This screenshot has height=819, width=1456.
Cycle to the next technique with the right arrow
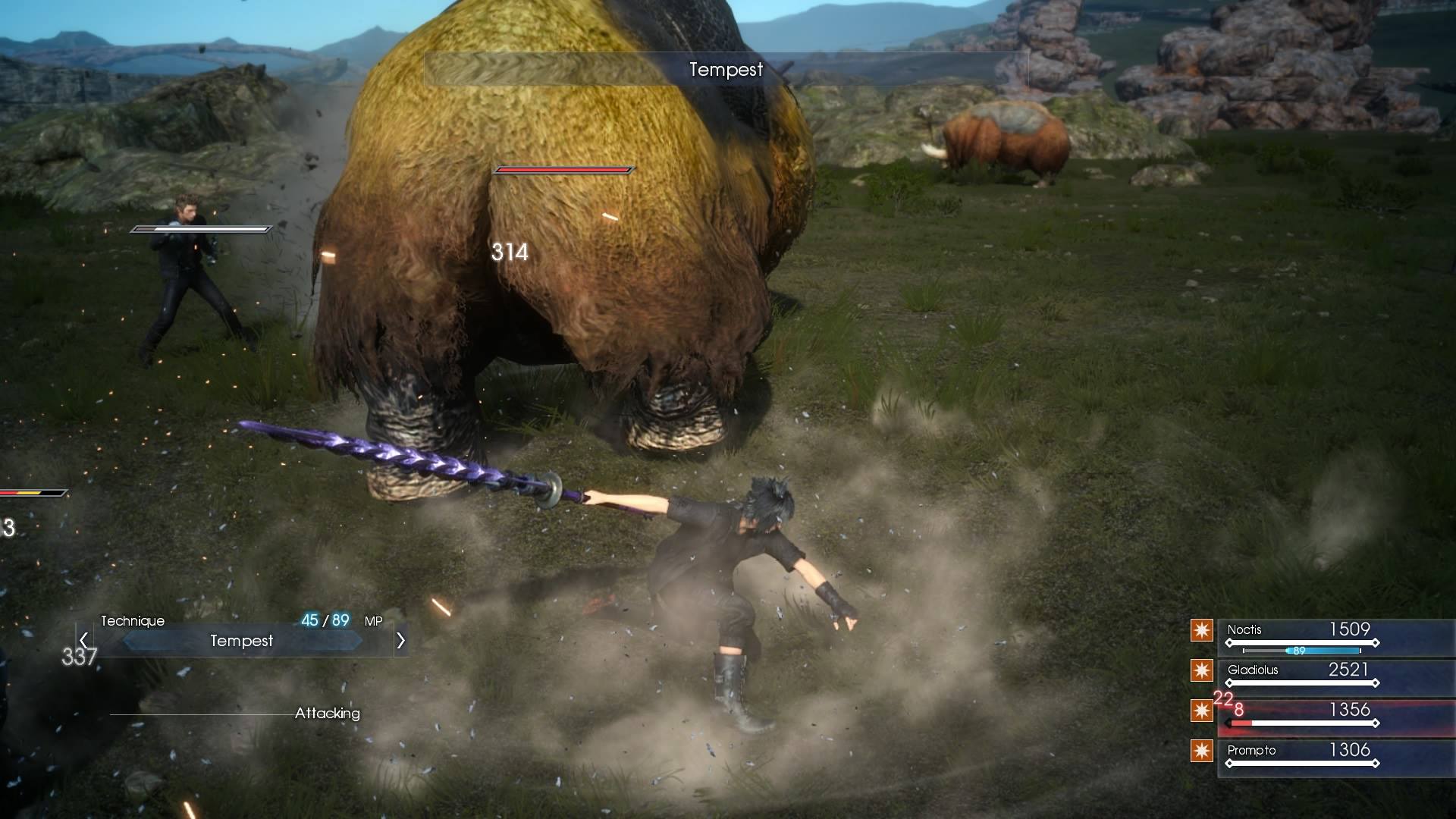coord(400,641)
